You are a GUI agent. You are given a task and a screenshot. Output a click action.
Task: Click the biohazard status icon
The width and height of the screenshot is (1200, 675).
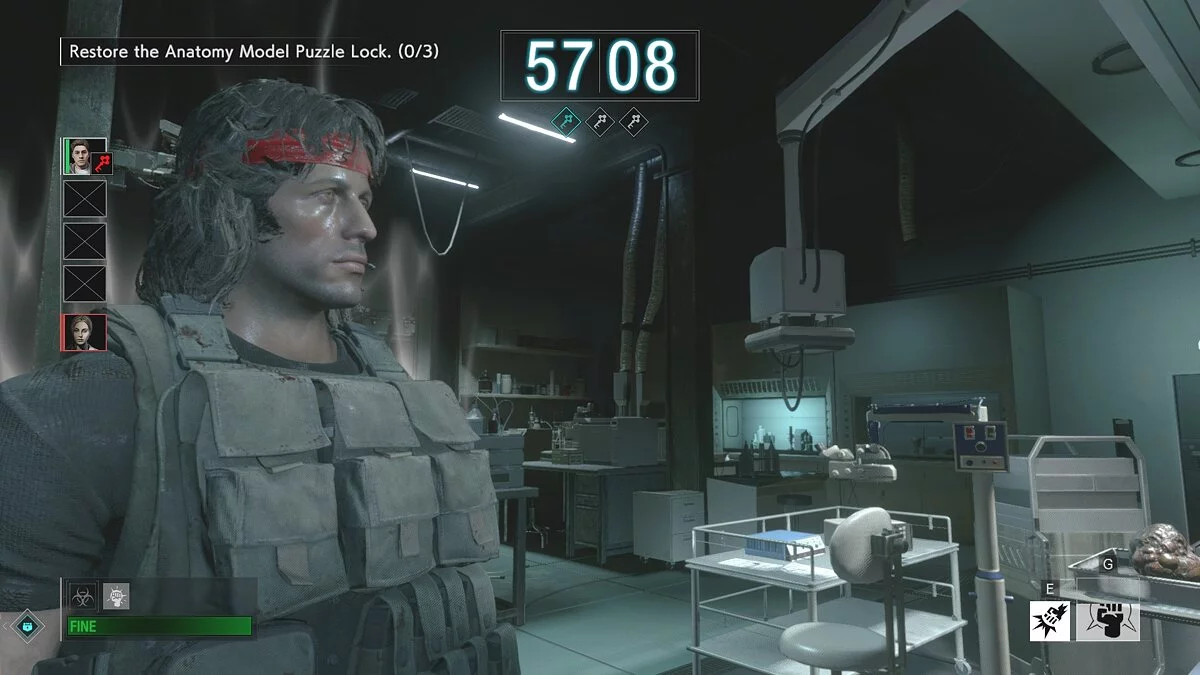[82, 596]
